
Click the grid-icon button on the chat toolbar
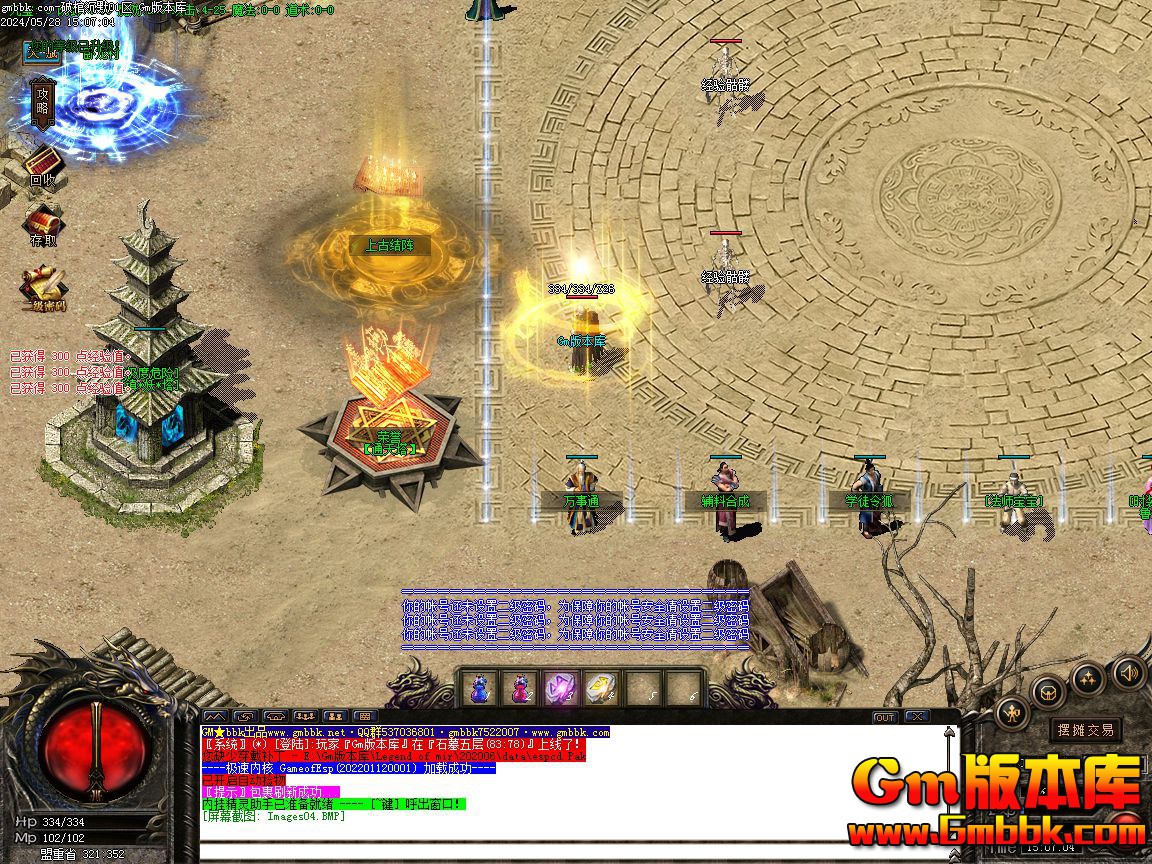point(364,716)
